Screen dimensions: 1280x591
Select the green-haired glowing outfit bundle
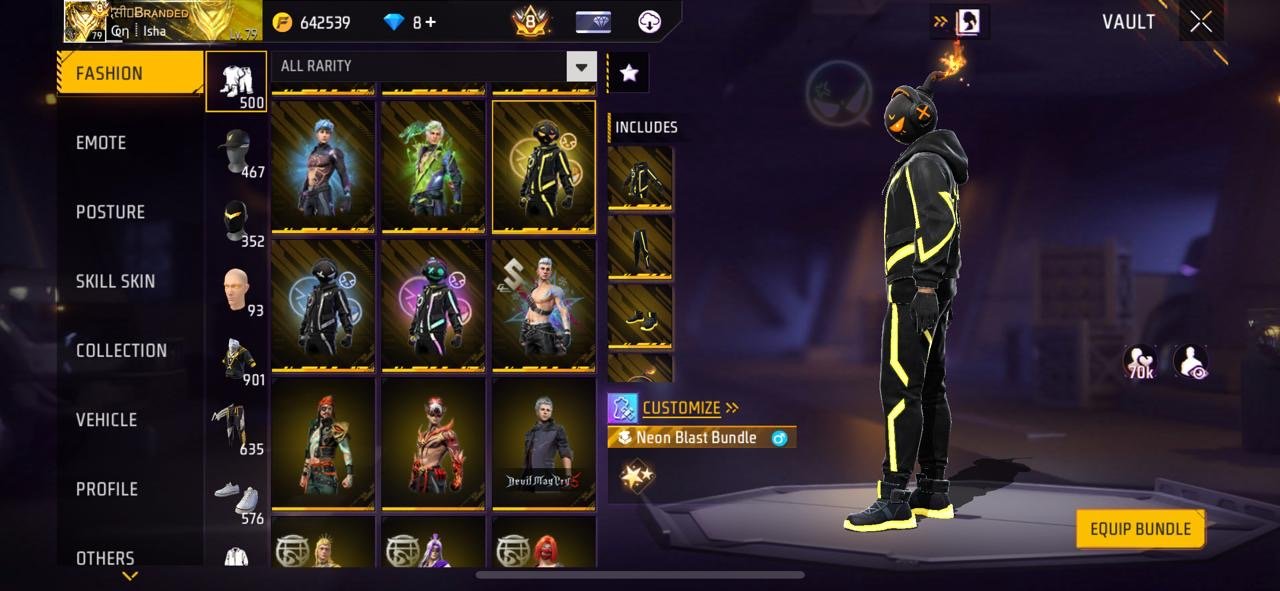click(x=433, y=166)
